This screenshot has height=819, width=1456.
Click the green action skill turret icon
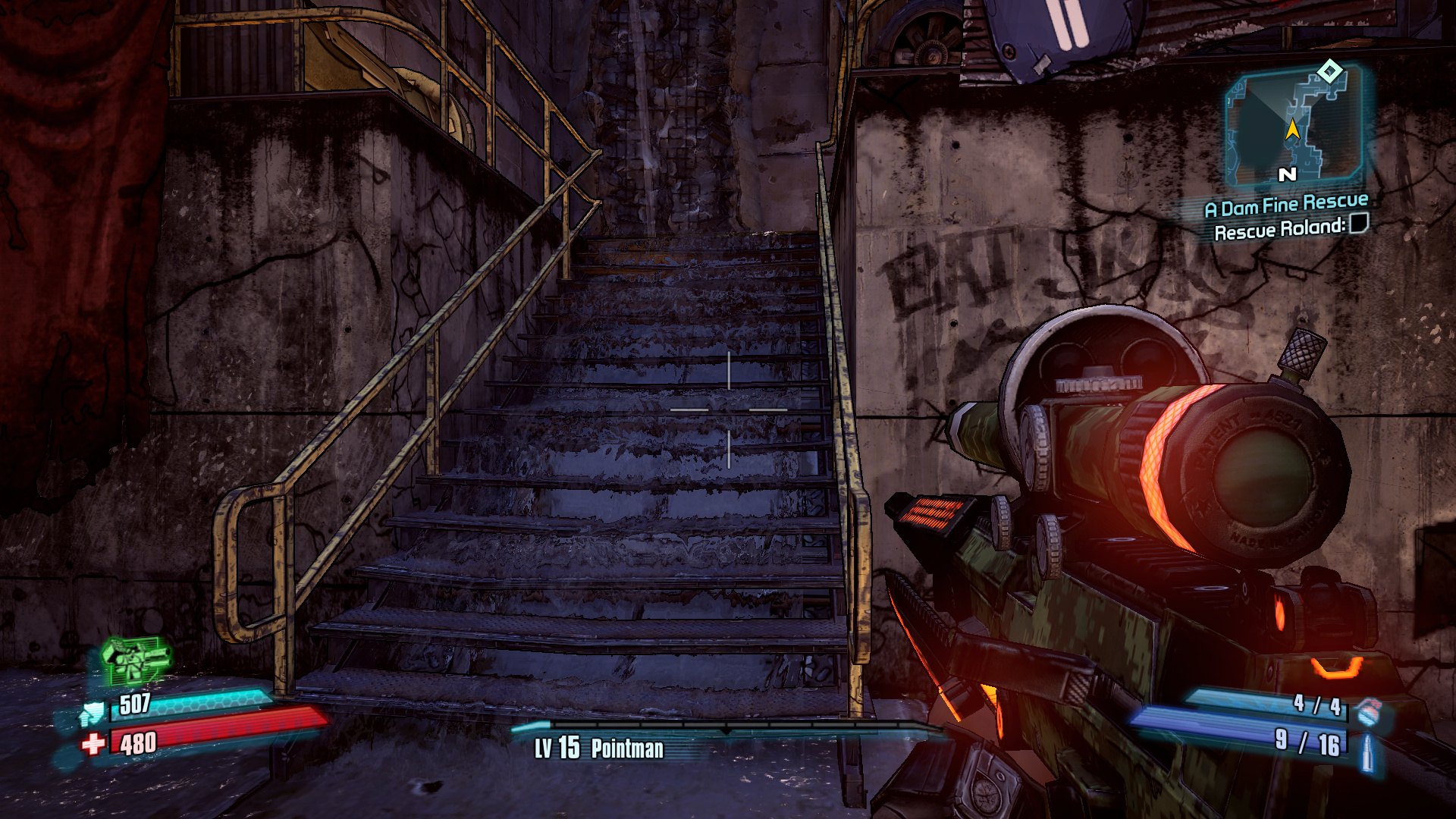(135, 659)
